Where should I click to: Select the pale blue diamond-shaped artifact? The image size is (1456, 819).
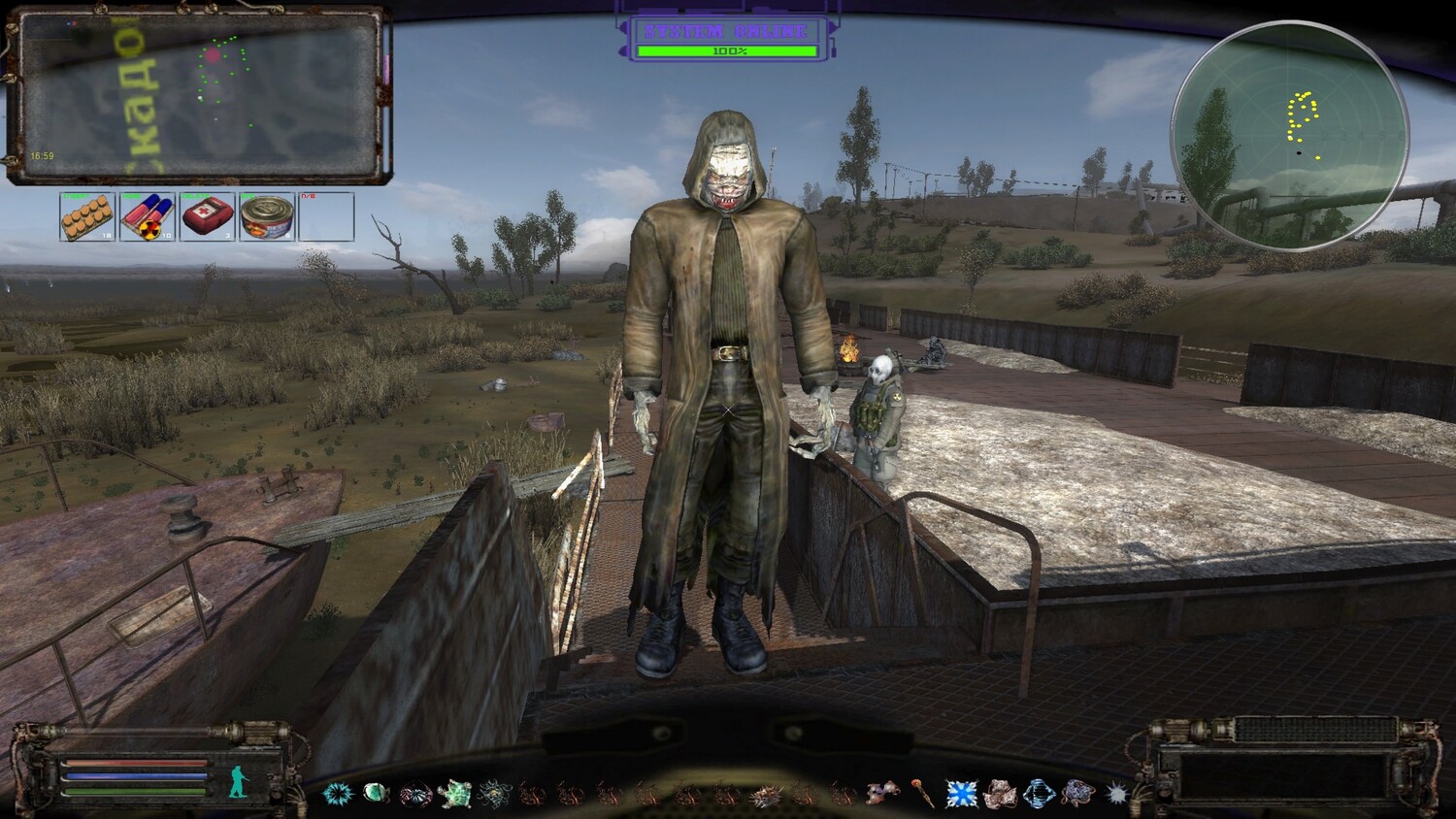click(x=1039, y=794)
